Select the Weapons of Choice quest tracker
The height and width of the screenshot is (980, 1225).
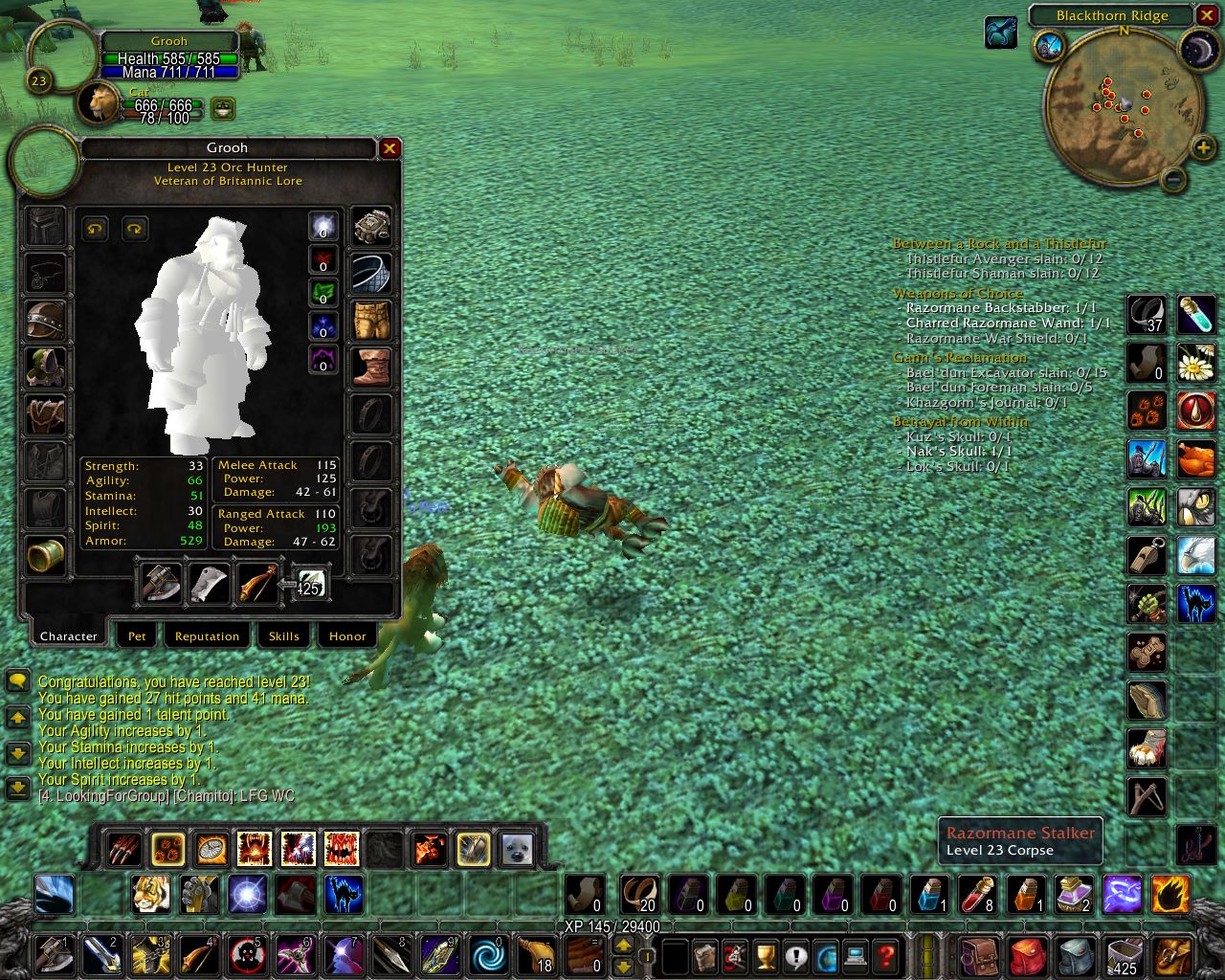click(958, 294)
